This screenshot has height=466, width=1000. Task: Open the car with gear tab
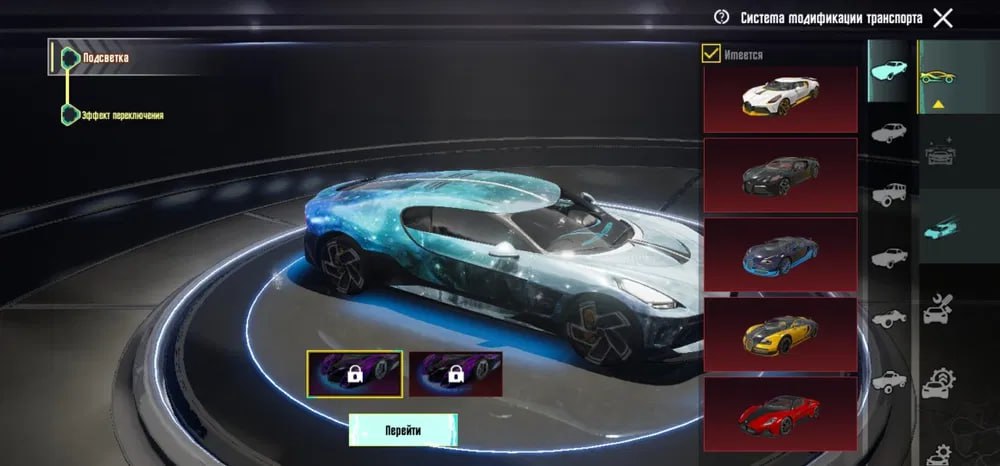click(938, 383)
